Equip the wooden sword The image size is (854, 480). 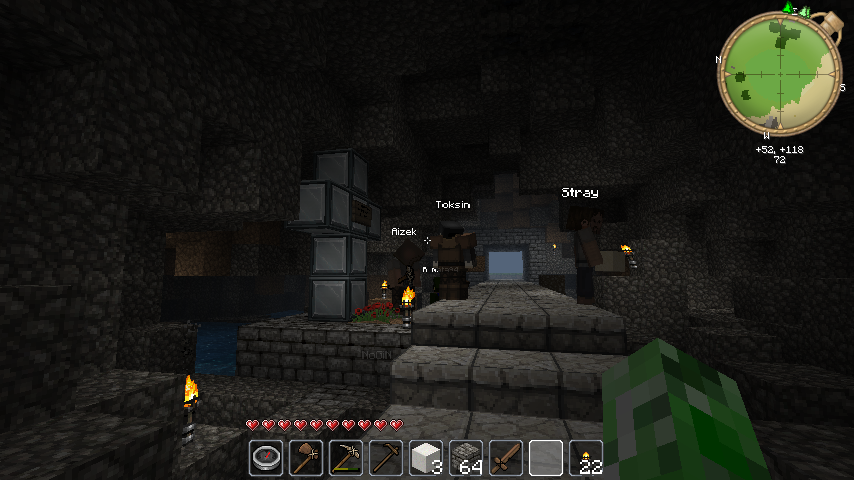[506, 458]
